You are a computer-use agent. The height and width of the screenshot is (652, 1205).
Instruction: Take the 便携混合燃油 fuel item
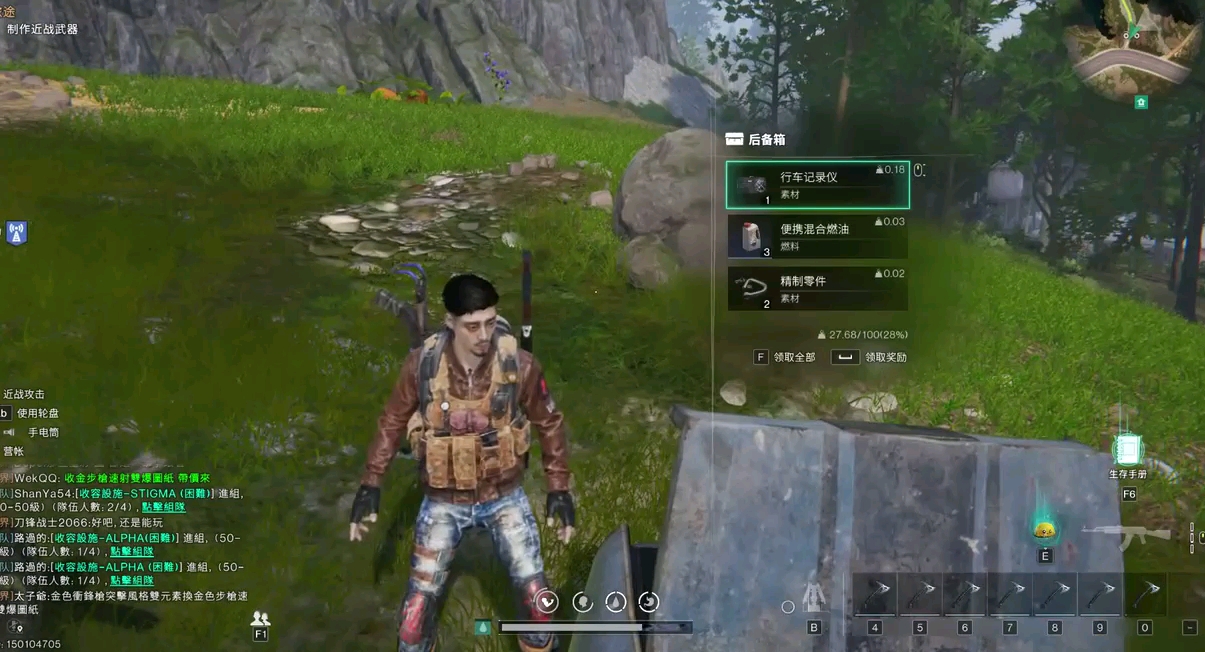click(816, 236)
